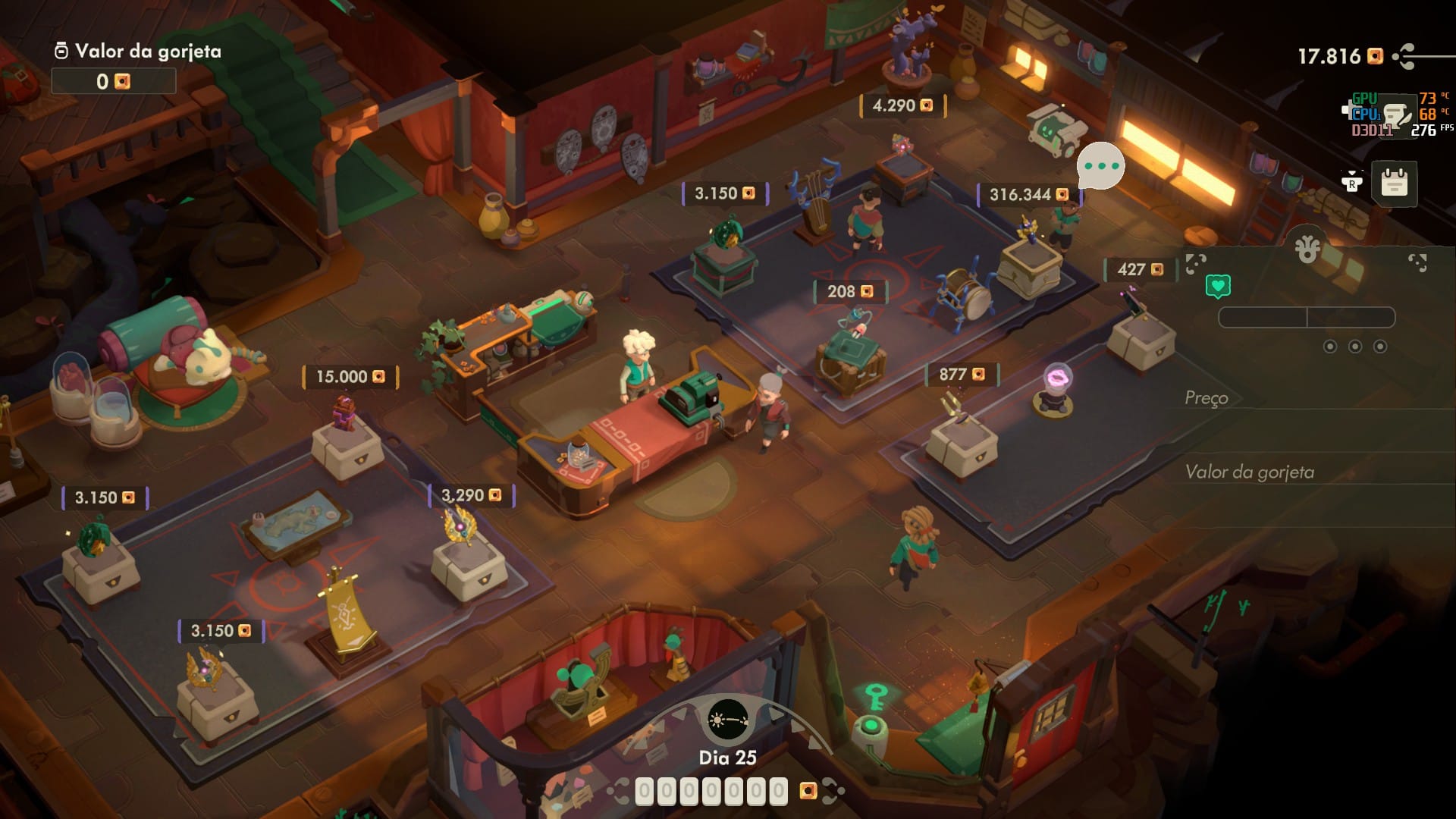
Task: Select the 316.344 price tag
Action: point(1028,195)
